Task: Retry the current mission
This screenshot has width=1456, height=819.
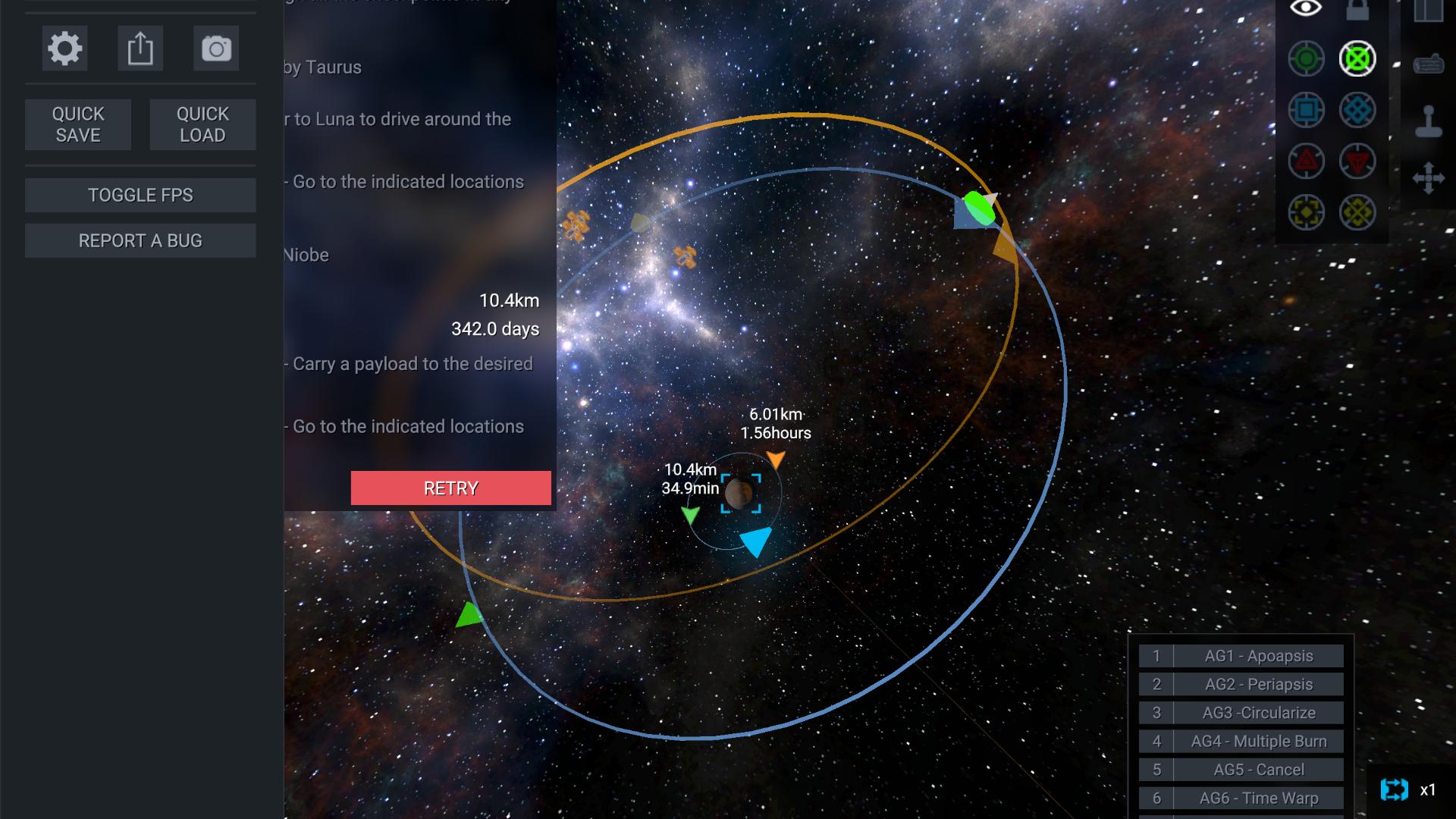Action: [x=450, y=488]
